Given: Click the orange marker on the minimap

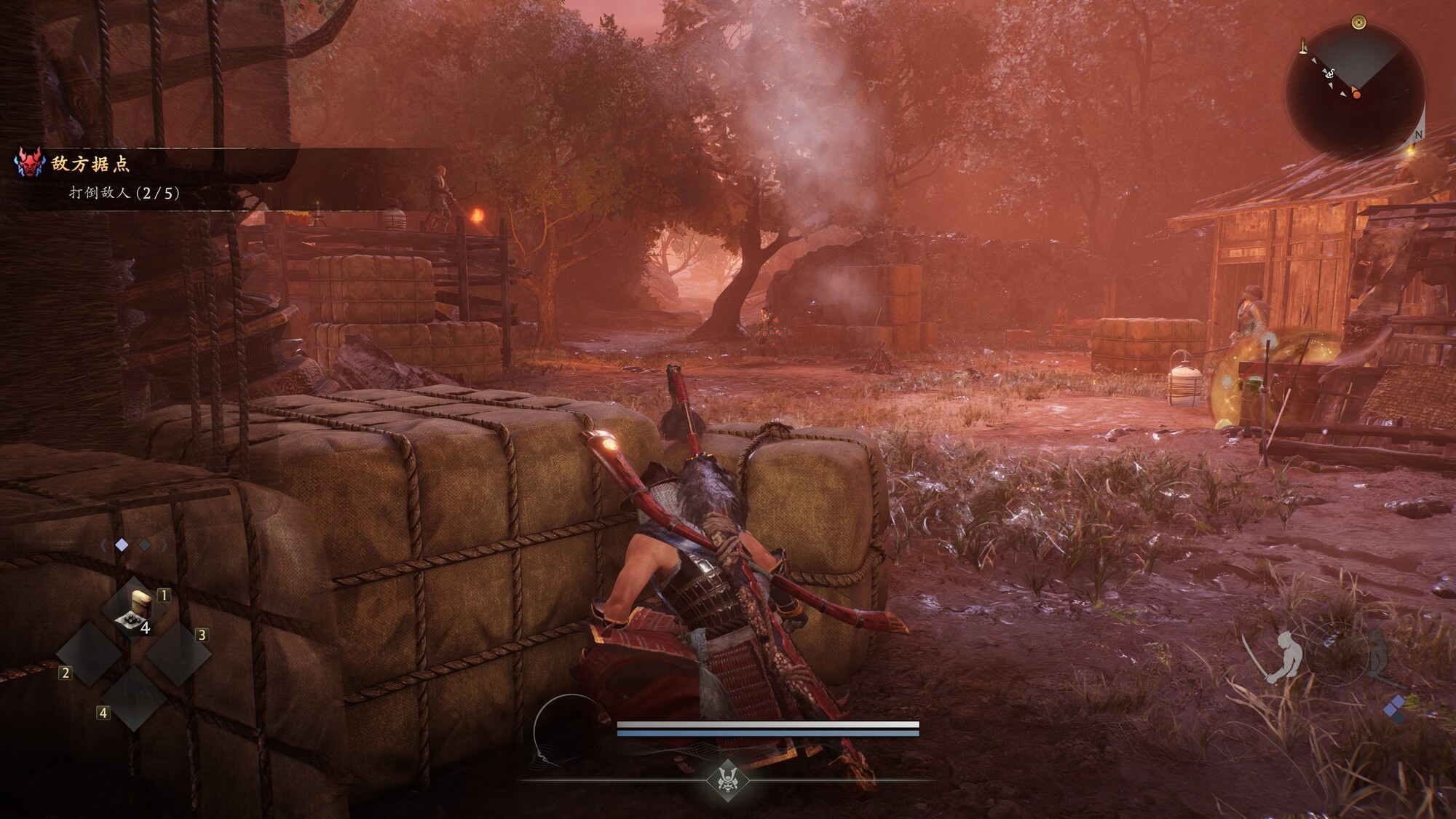Looking at the screenshot, I should point(1356,94).
